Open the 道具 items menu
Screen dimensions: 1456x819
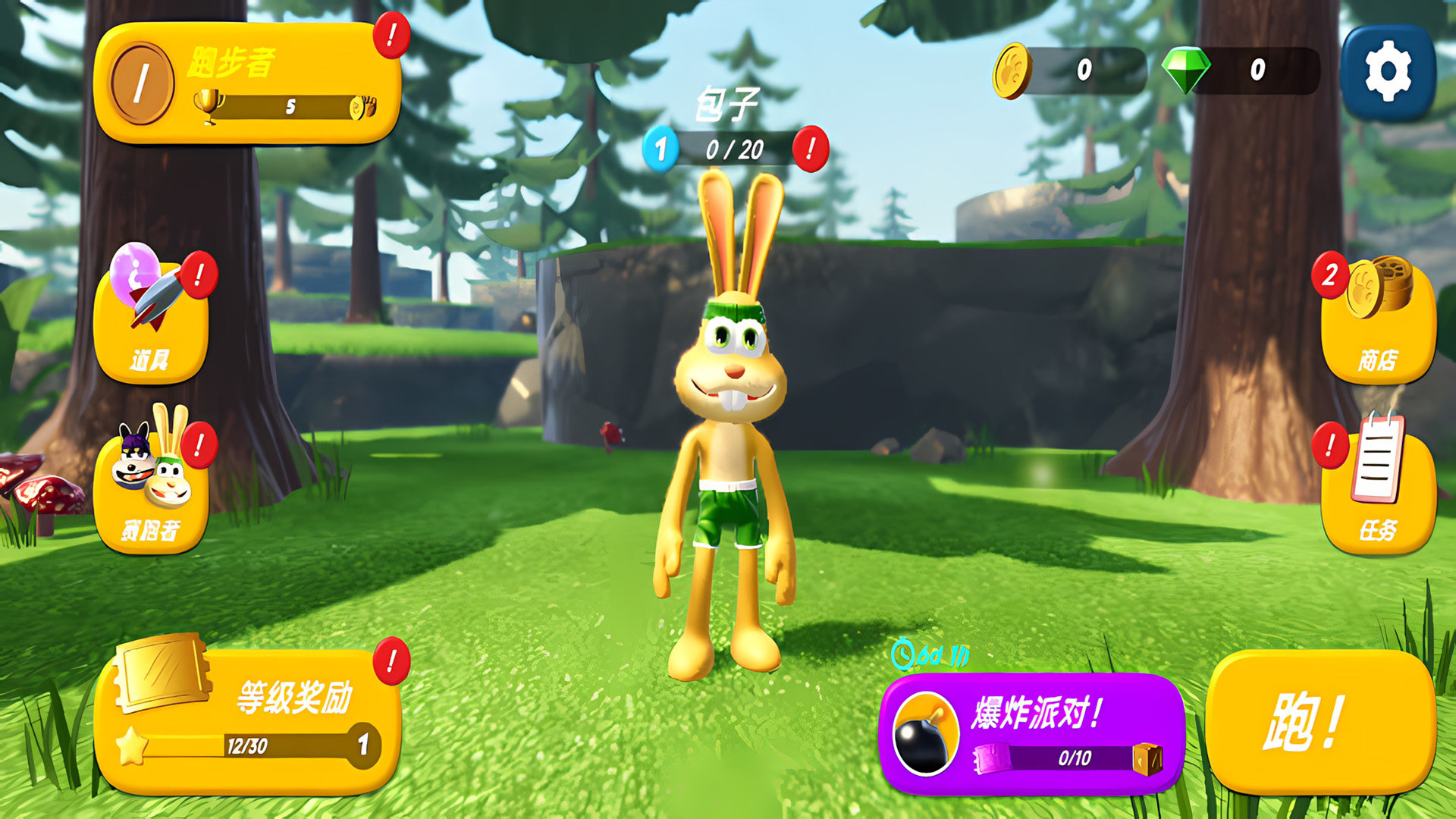pos(151,324)
